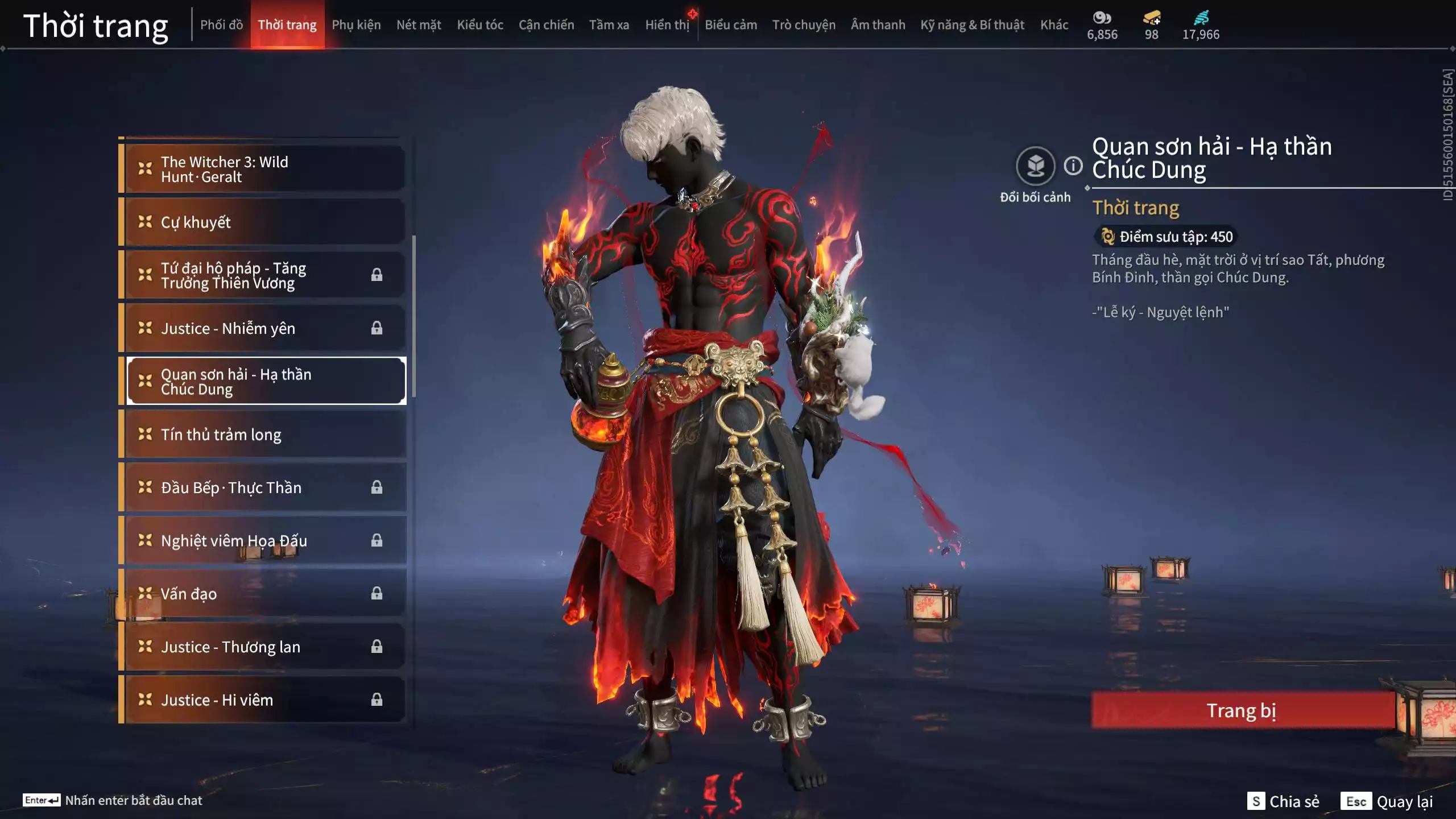Switch to the Phối đồ tab
This screenshot has width=1456, height=819.
pos(221,25)
